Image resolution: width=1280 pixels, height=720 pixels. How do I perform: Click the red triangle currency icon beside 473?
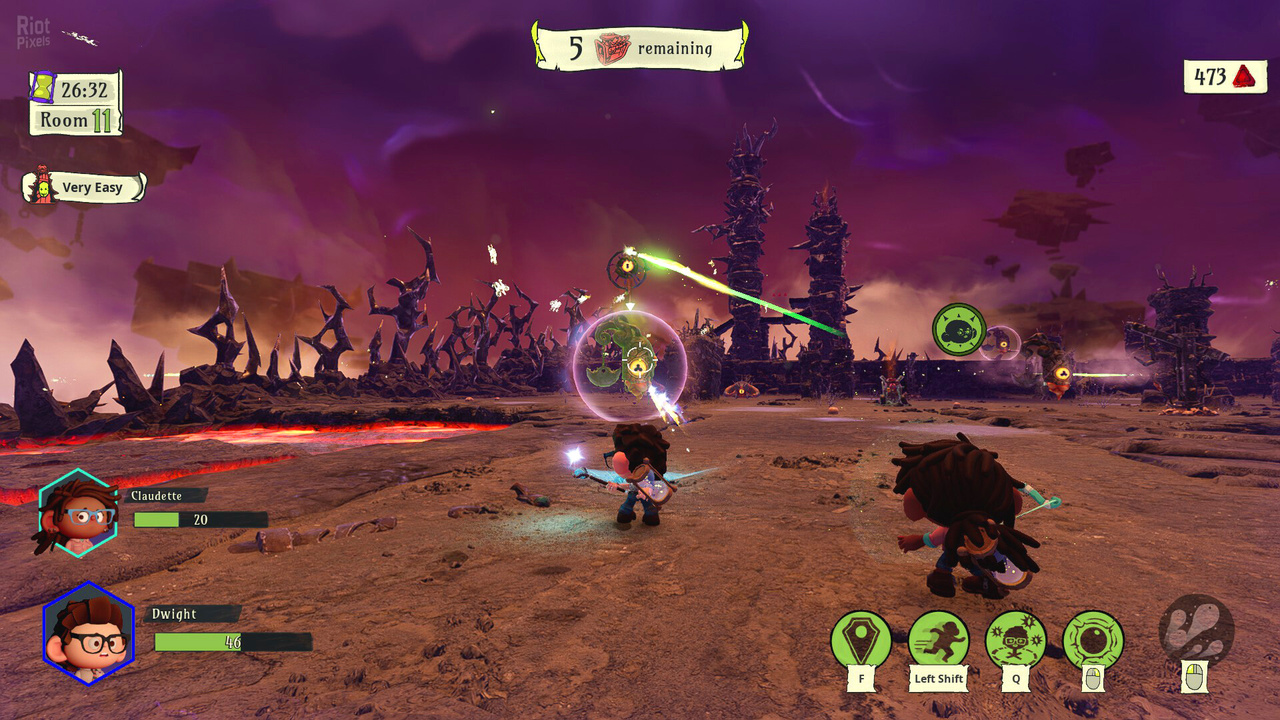pos(1244,75)
